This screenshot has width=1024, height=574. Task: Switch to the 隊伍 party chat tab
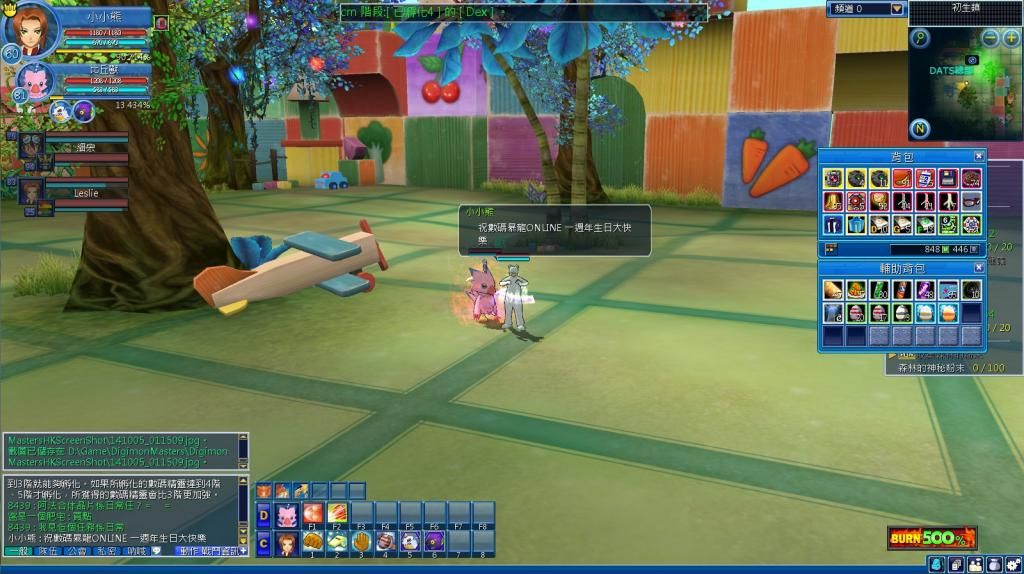tap(47, 551)
